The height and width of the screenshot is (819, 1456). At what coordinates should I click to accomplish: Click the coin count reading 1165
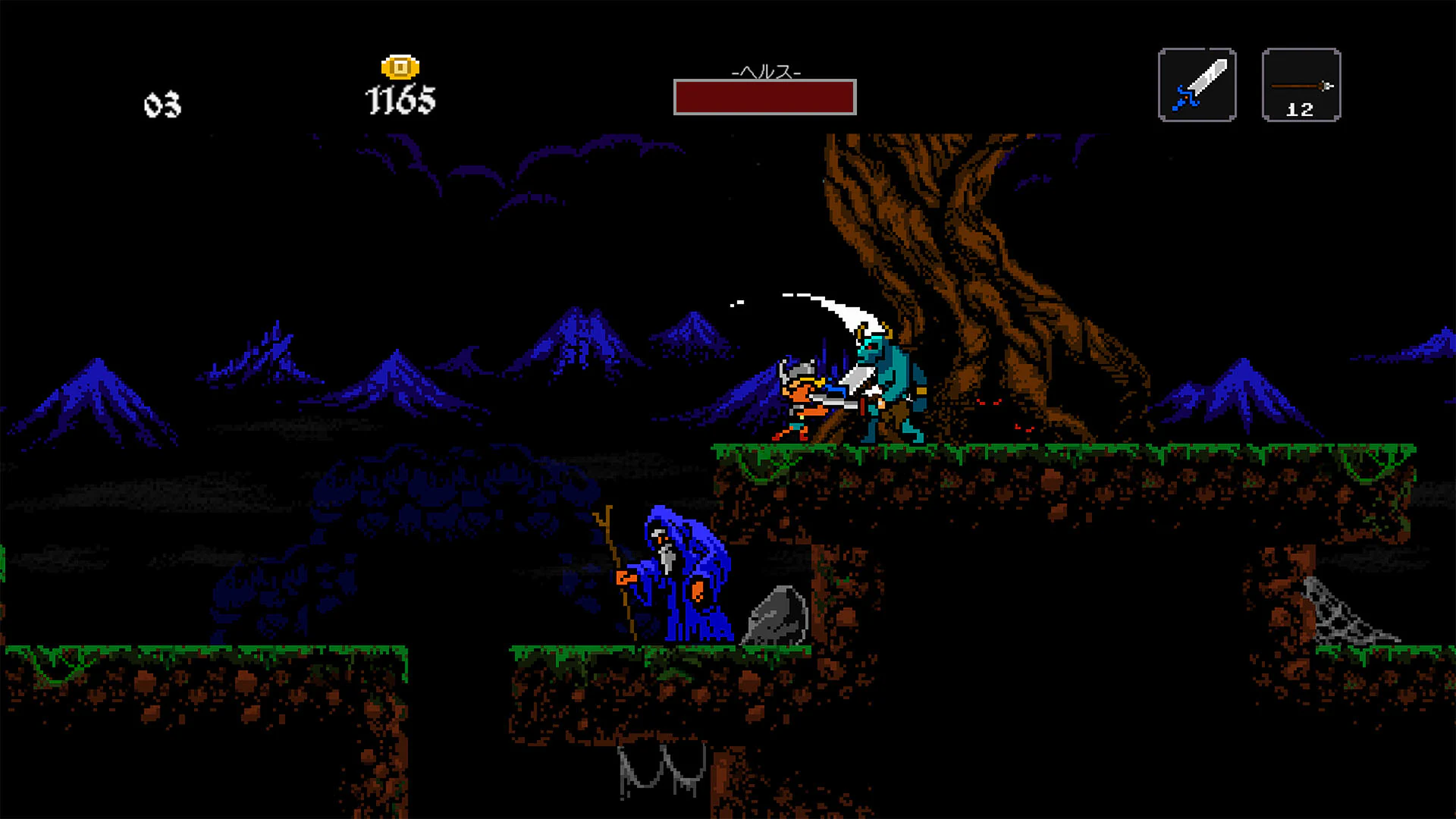click(400, 99)
